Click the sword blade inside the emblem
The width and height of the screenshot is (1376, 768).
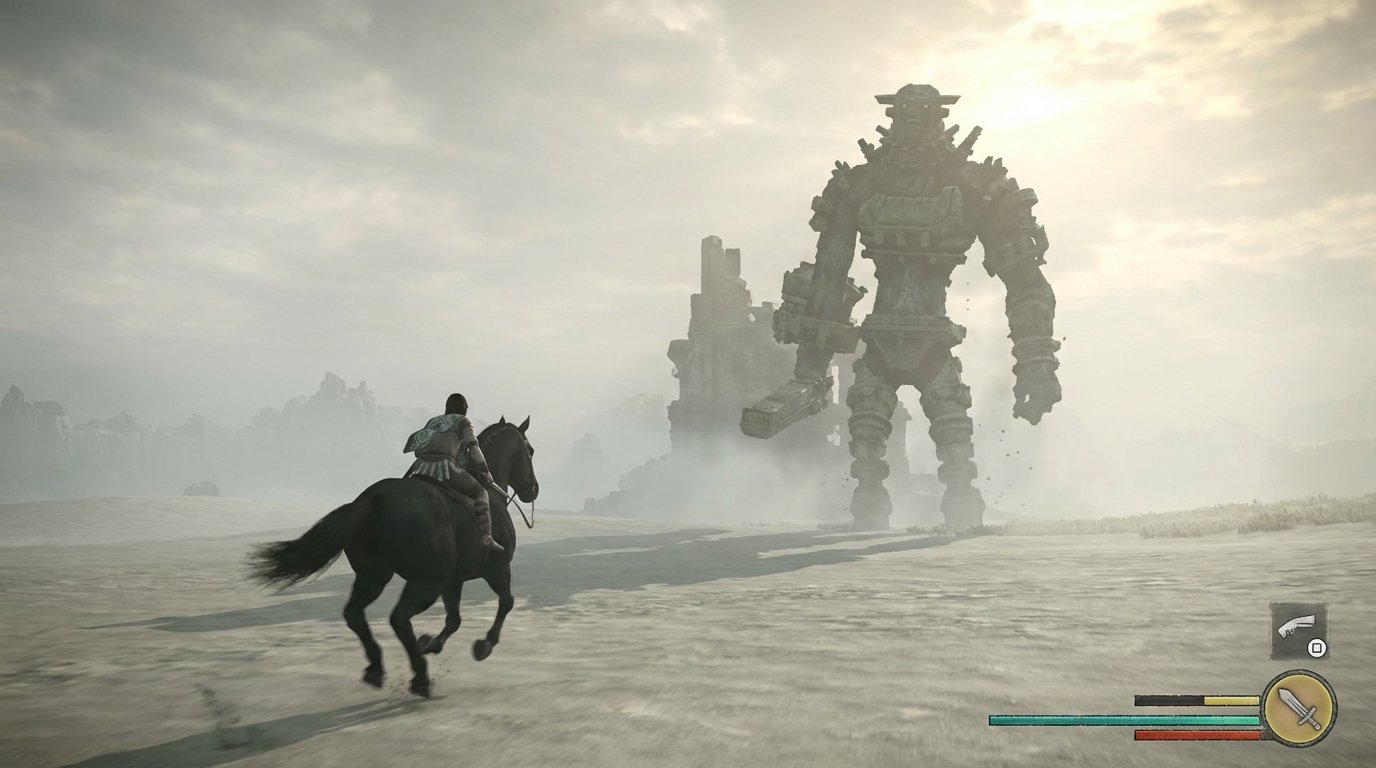click(x=1288, y=697)
